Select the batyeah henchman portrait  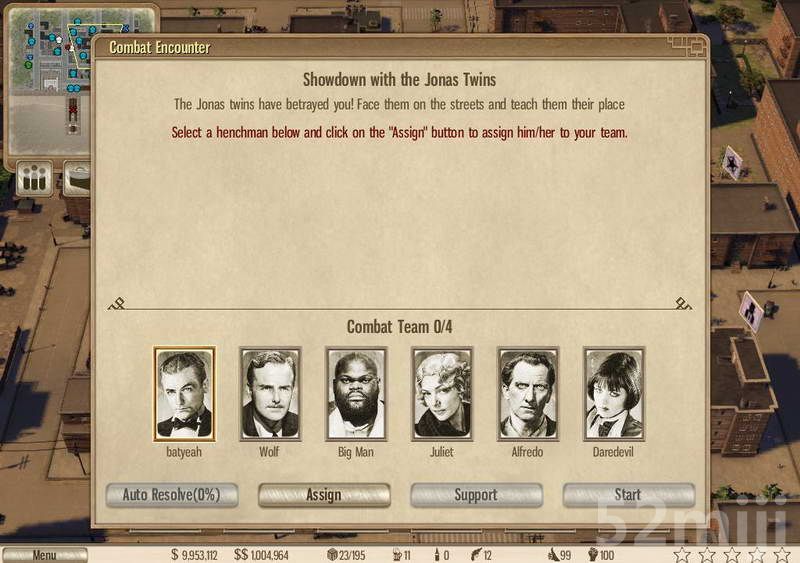(184, 394)
